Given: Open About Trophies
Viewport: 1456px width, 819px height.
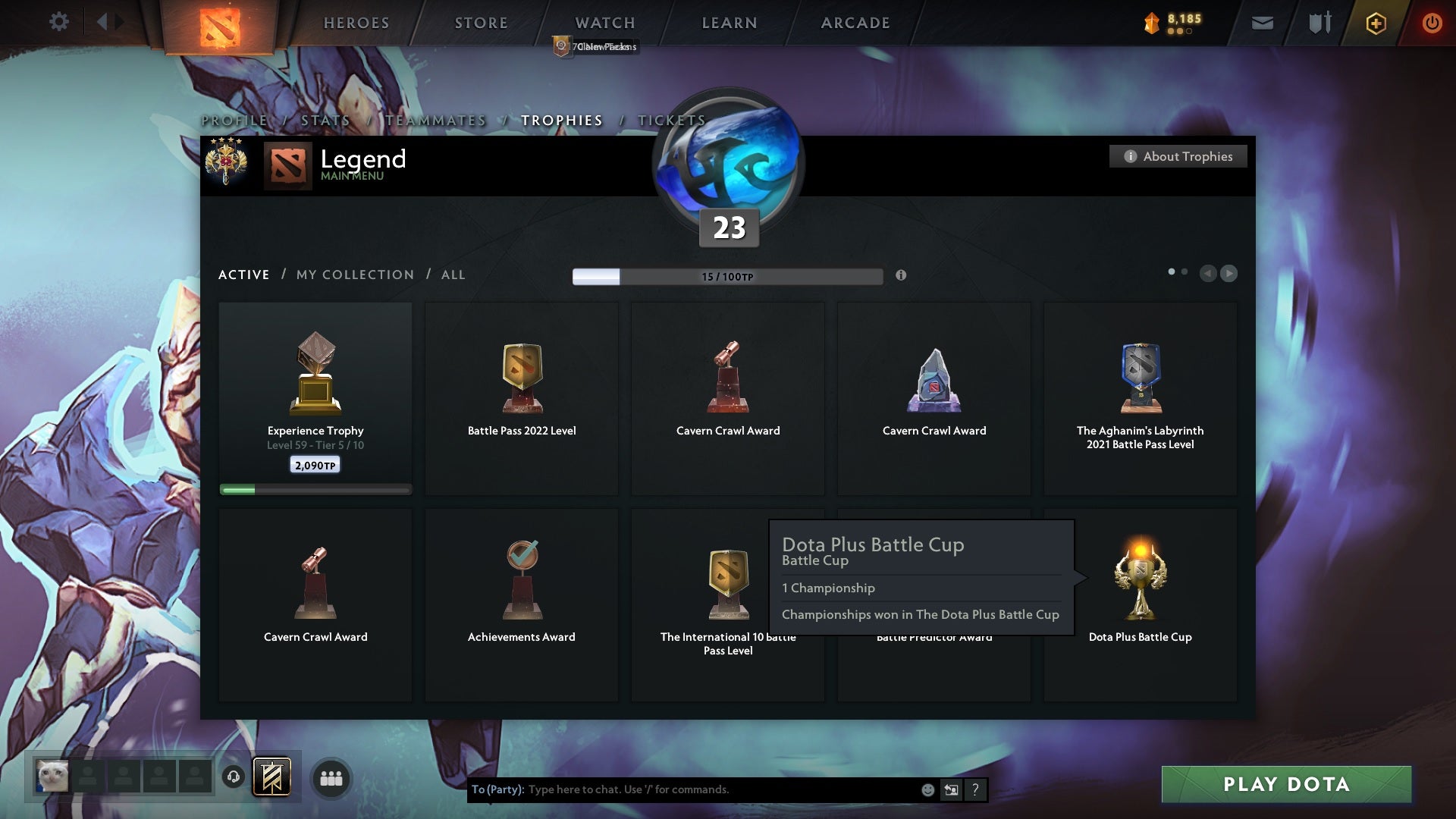Looking at the screenshot, I should pyautogui.click(x=1178, y=156).
